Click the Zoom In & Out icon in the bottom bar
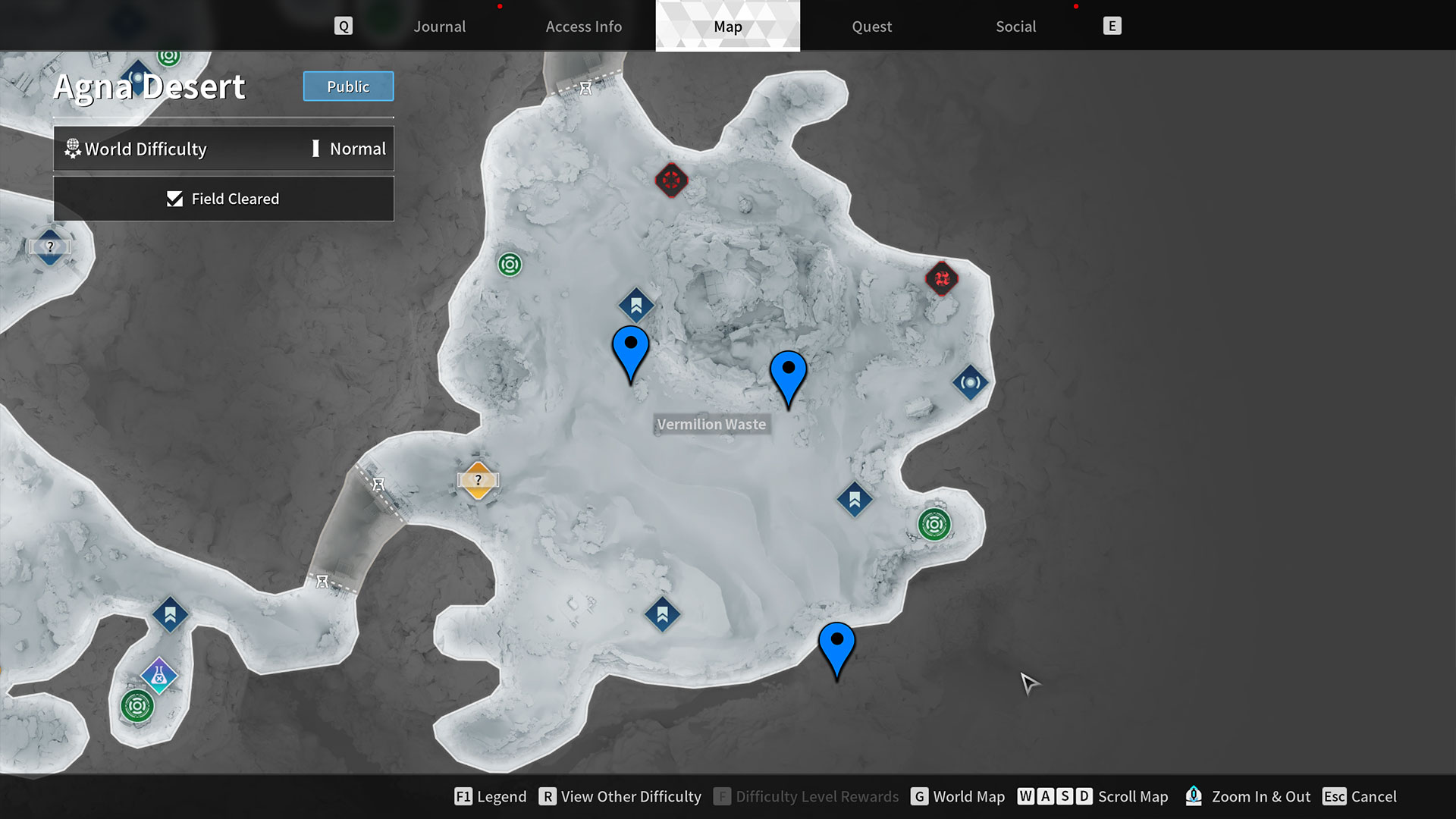This screenshot has height=819, width=1456. [1194, 796]
